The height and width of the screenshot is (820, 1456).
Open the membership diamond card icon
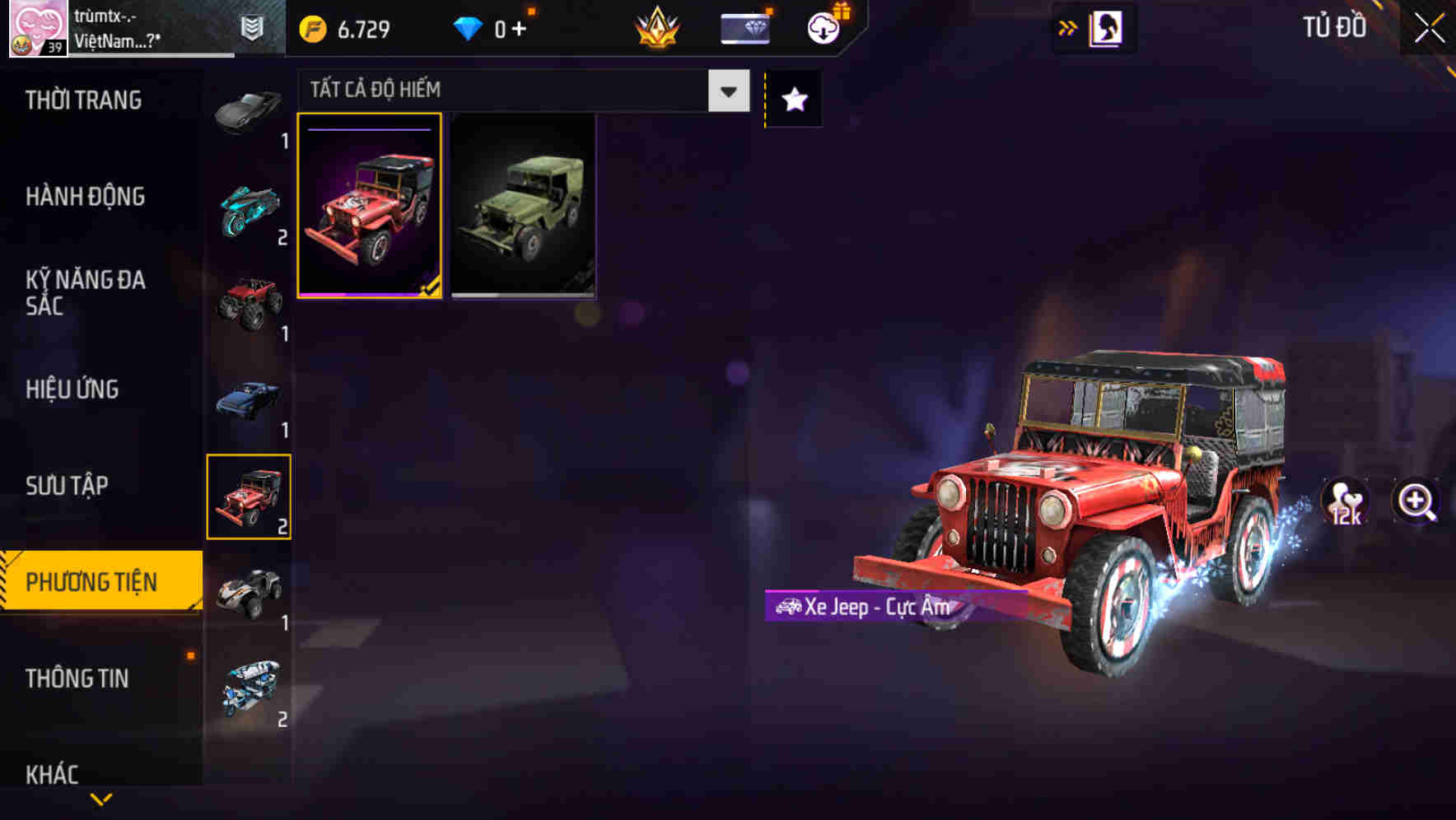click(x=744, y=27)
